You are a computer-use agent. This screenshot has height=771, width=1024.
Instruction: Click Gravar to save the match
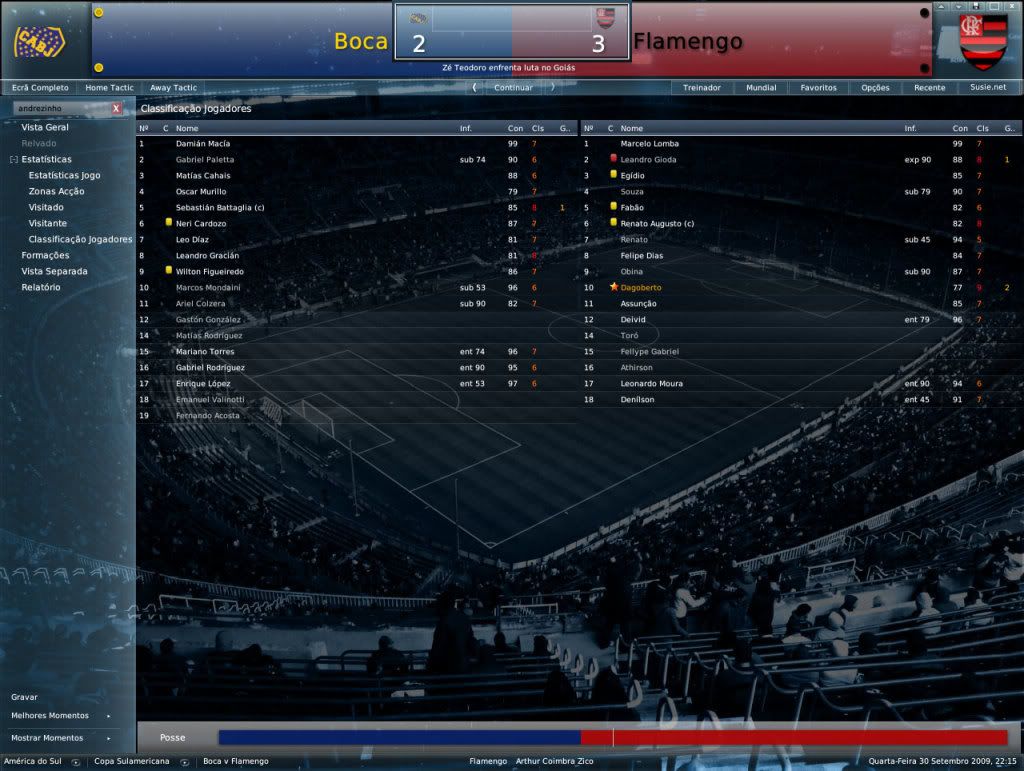[24, 697]
